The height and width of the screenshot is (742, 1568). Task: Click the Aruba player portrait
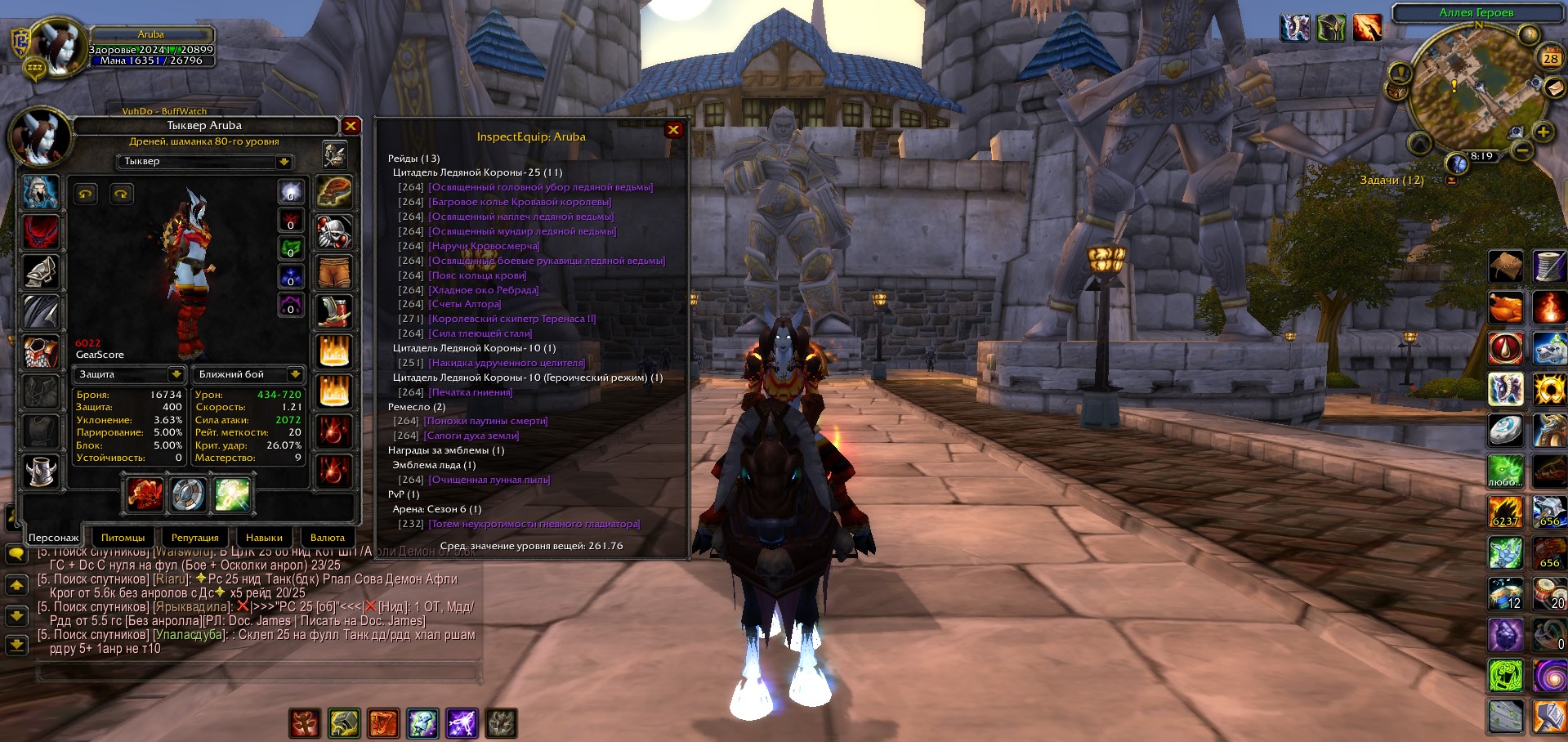click(57, 47)
